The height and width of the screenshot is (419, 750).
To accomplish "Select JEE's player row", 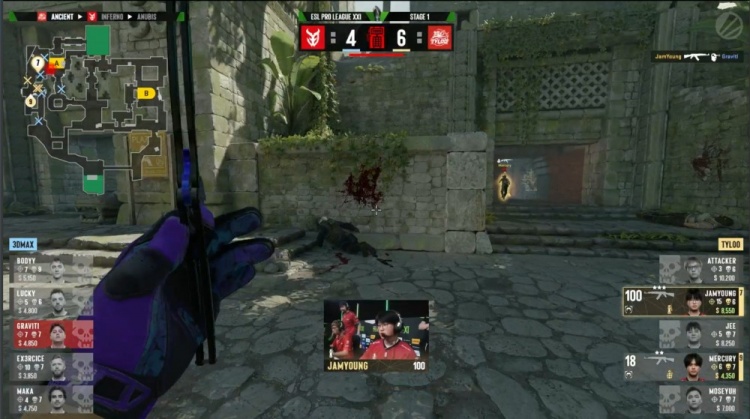I will 702,334.
